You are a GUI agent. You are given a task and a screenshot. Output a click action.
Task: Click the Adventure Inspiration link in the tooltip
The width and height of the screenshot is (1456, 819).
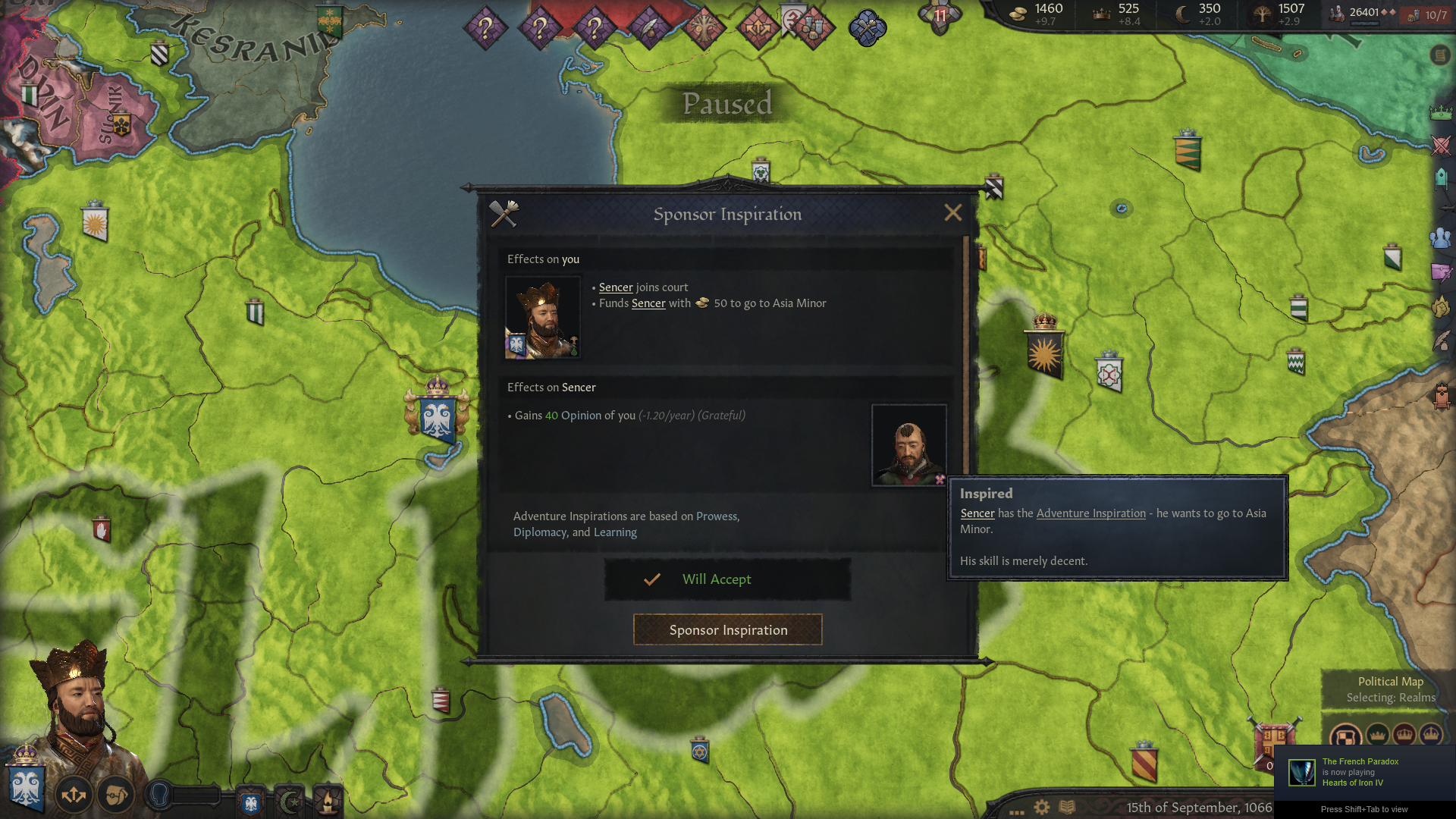coord(1090,513)
